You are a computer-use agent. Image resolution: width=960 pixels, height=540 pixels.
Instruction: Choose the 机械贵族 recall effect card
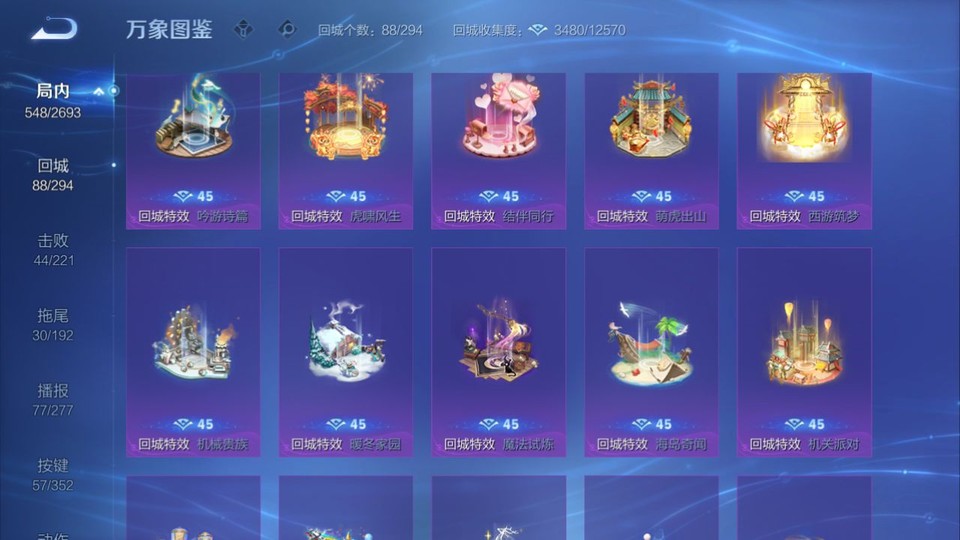[193, 352]
